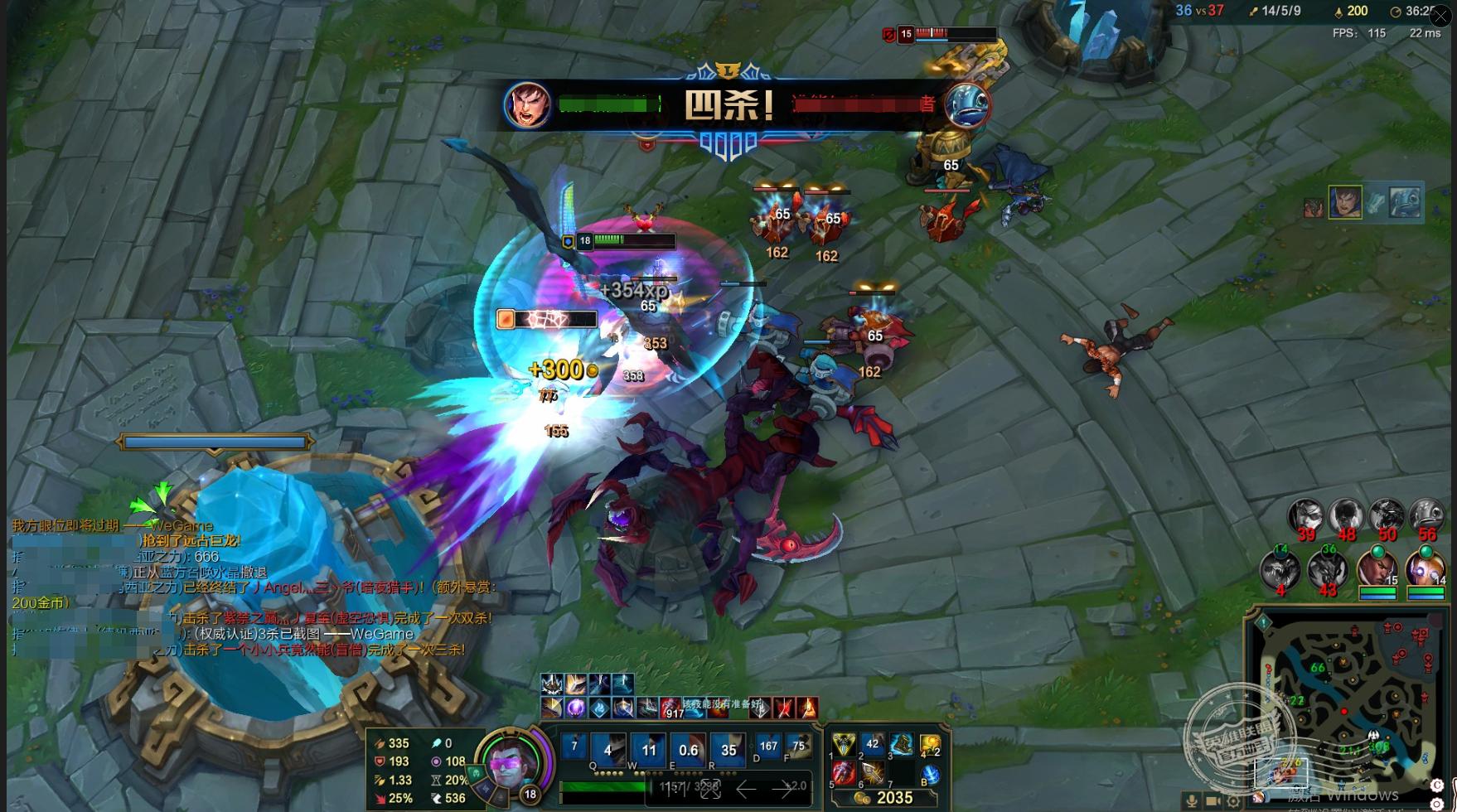The image size is (1457, 812).
Task: Cast the W ability
Action: (648, 750)
